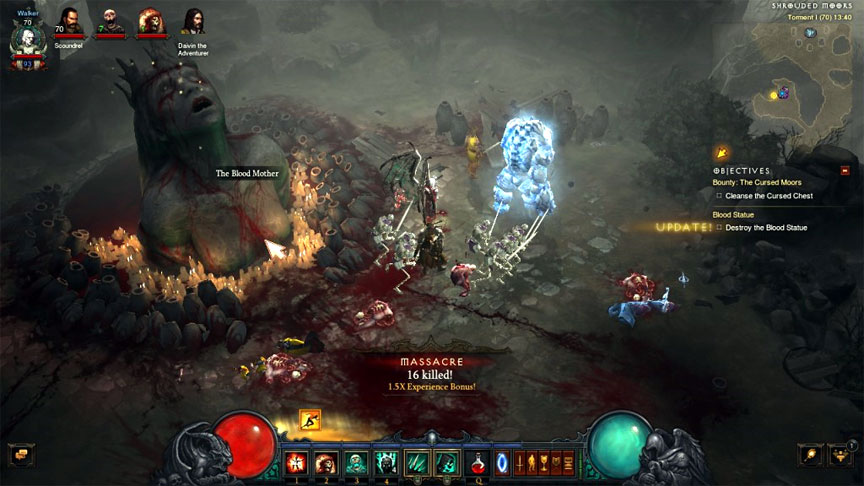Click the running figure buff icon
864x486 pixels.
[x=311, y=421]
